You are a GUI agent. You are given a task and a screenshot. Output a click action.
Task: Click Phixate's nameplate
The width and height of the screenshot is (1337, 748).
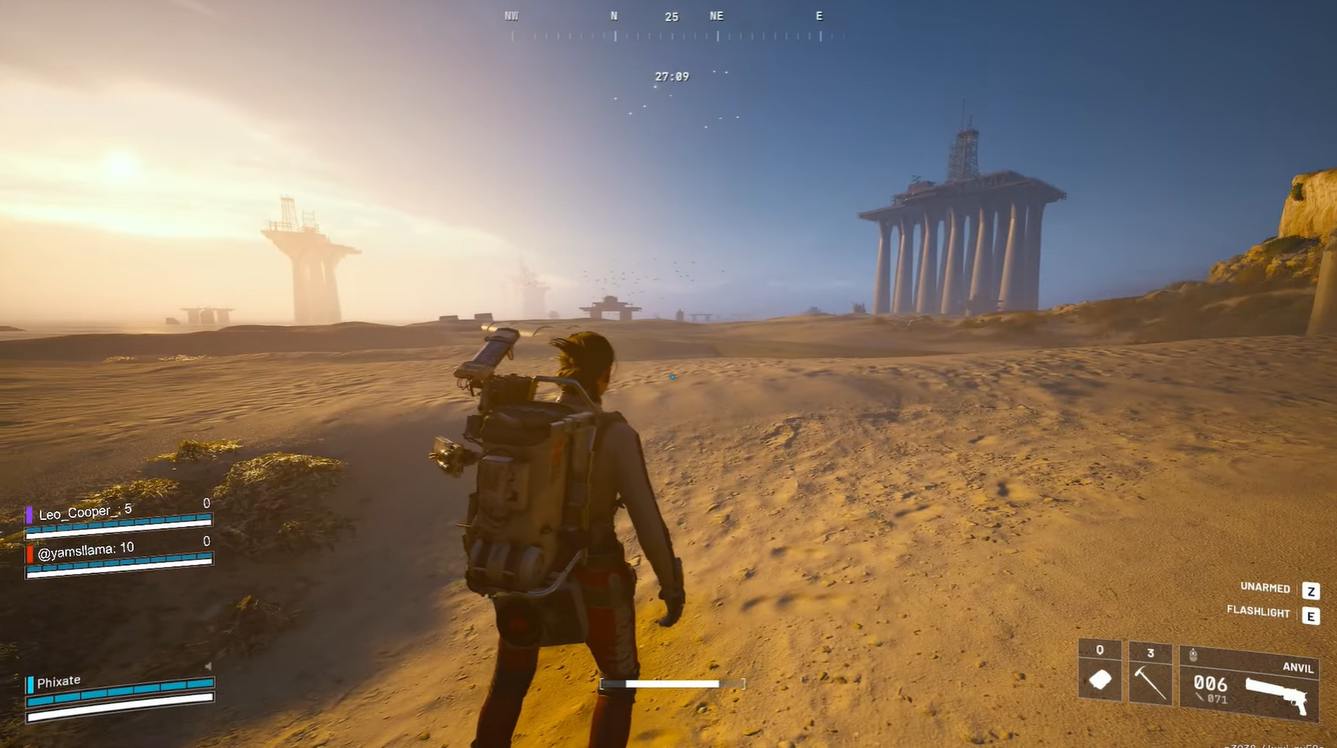coord(57,681)
